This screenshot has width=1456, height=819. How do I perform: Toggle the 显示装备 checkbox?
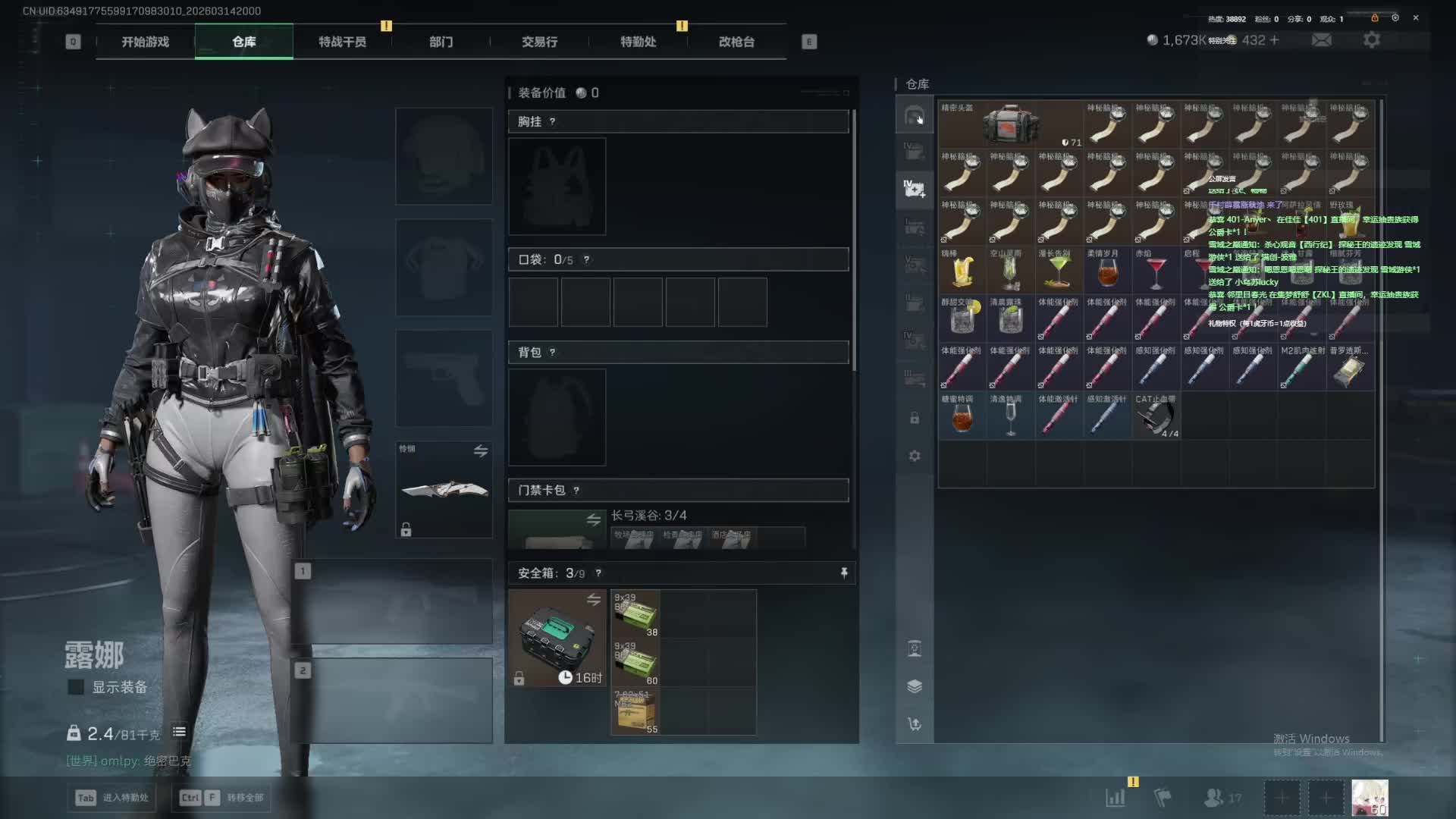(x=76, y=687)
